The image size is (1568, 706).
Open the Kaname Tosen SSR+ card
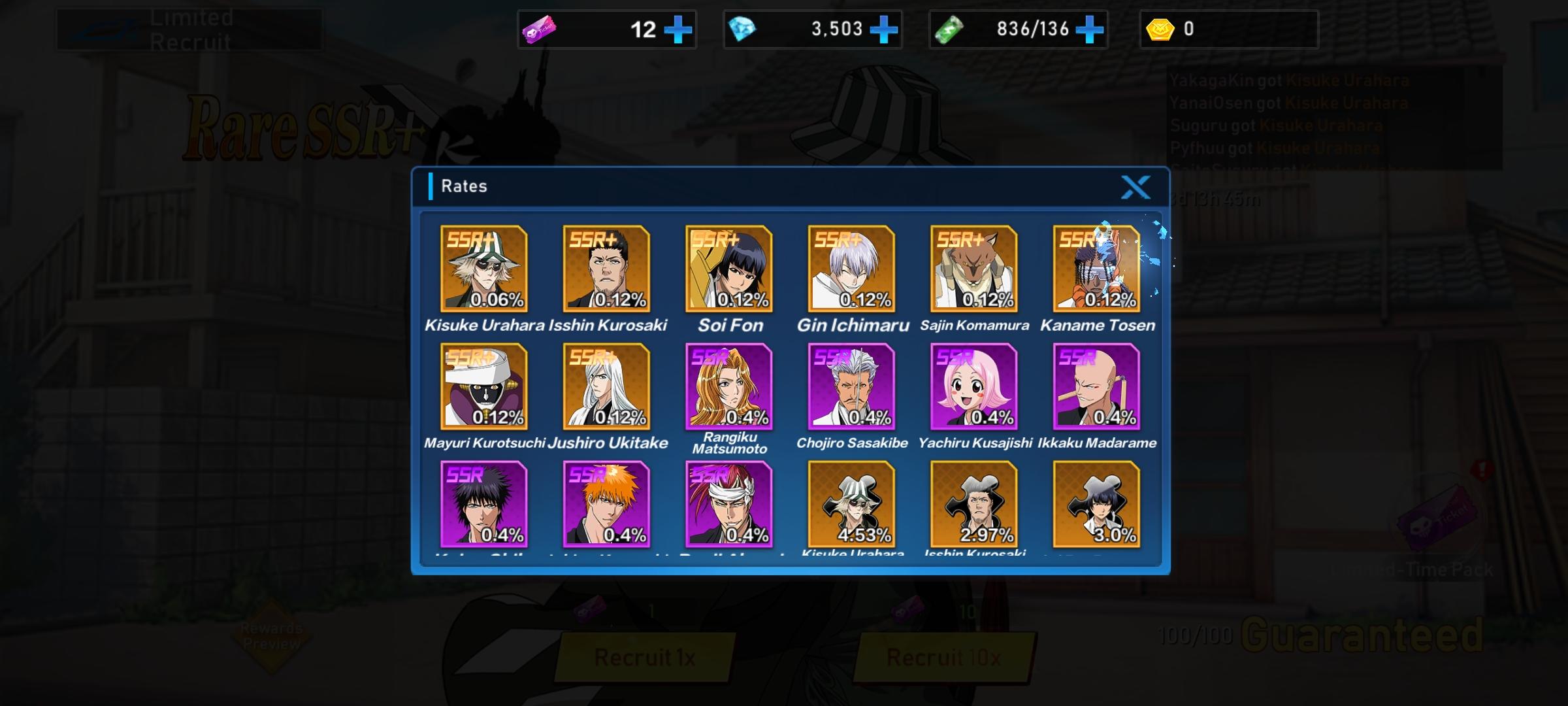(x=1097, y=268)
